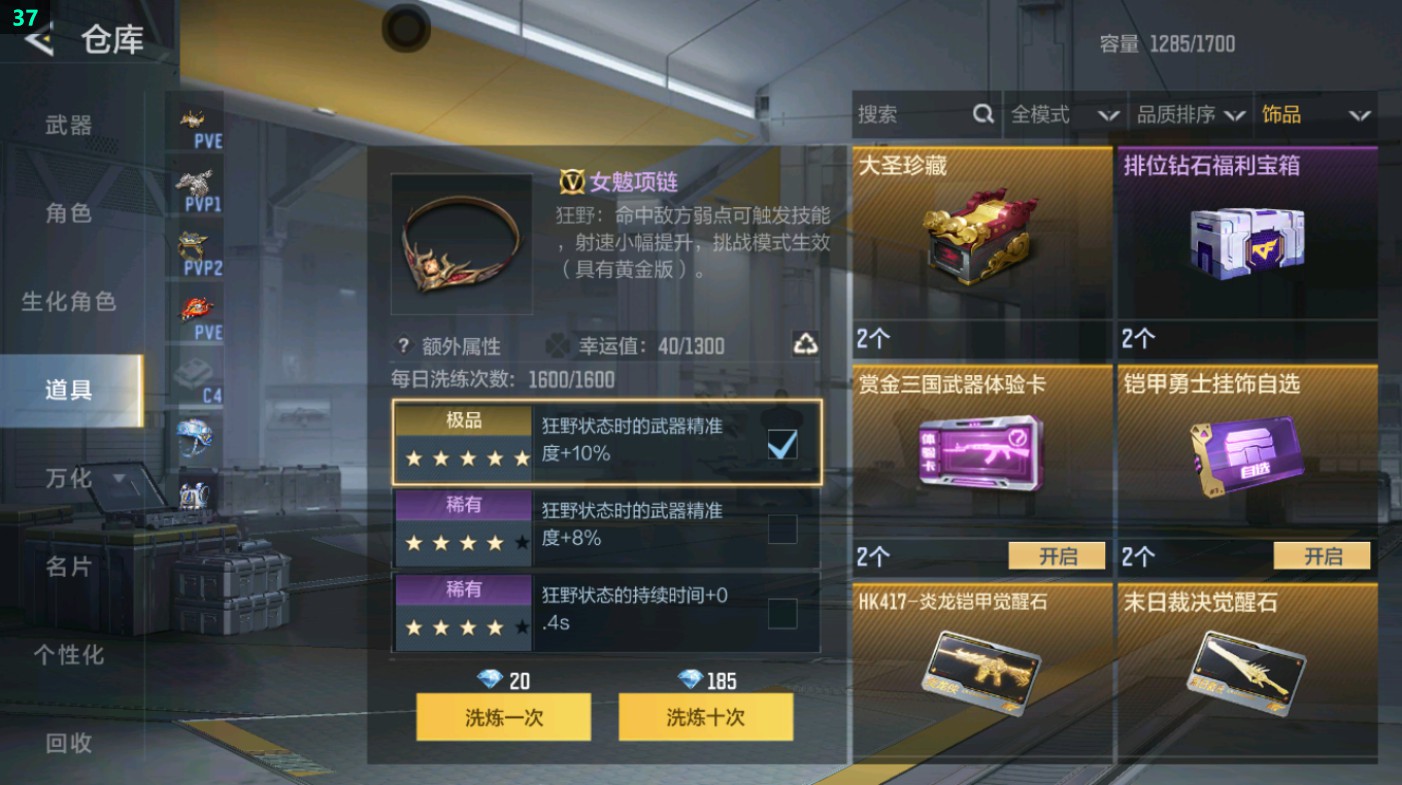Open the 饰品 category dropdown
Screen dimensions: 1402x785
pyautogui.click(x=1316, y=115)
